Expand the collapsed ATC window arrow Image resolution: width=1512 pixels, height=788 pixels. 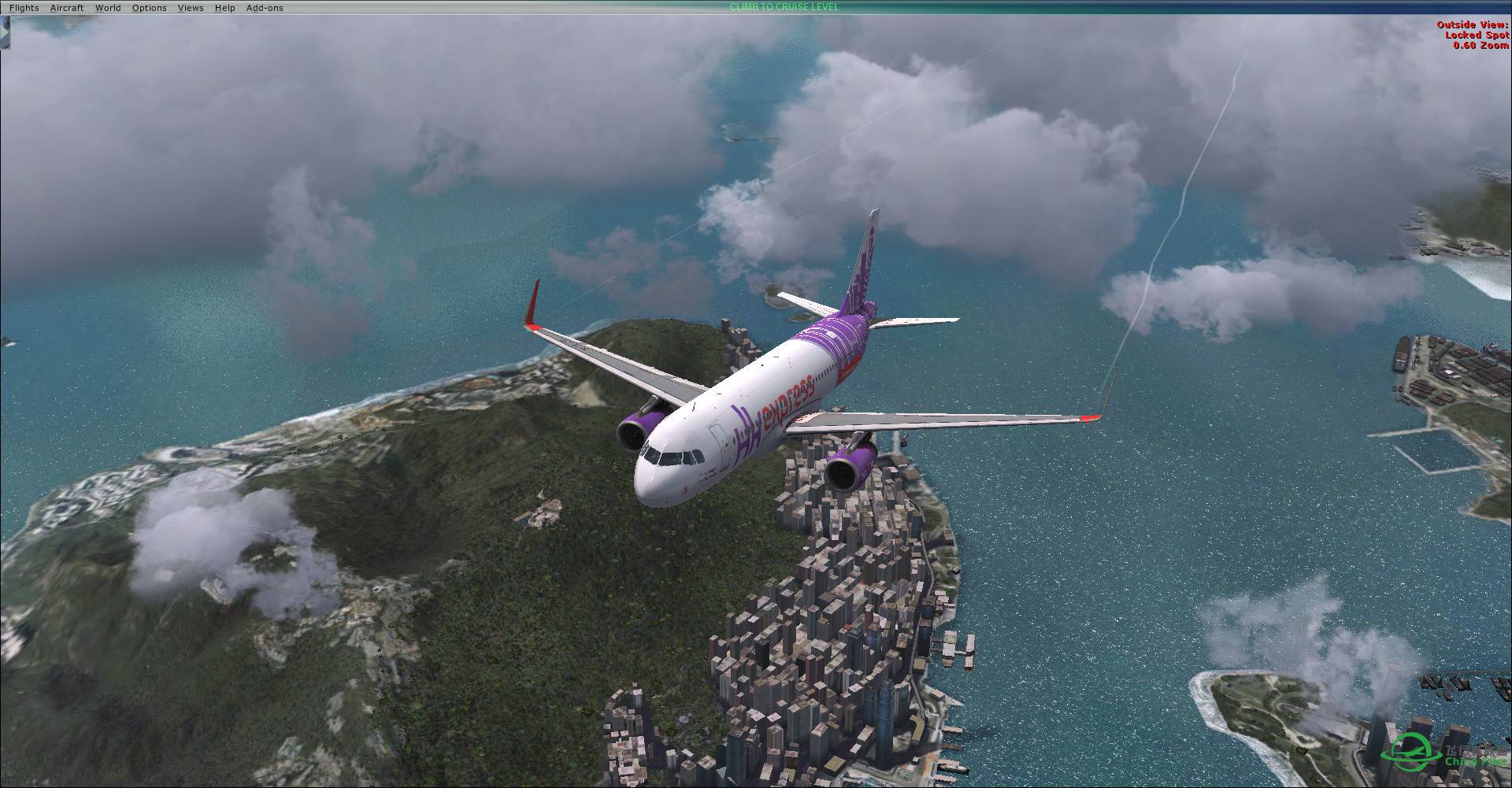(4, 31)
